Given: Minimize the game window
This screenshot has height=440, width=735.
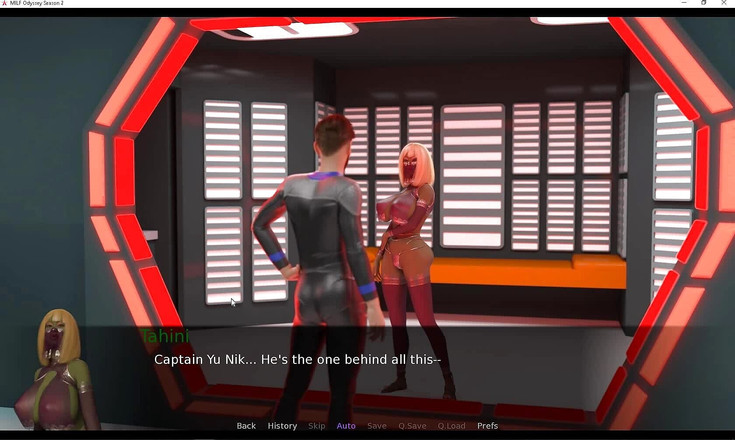Looking at the screenshot, I should pos(682,4).
